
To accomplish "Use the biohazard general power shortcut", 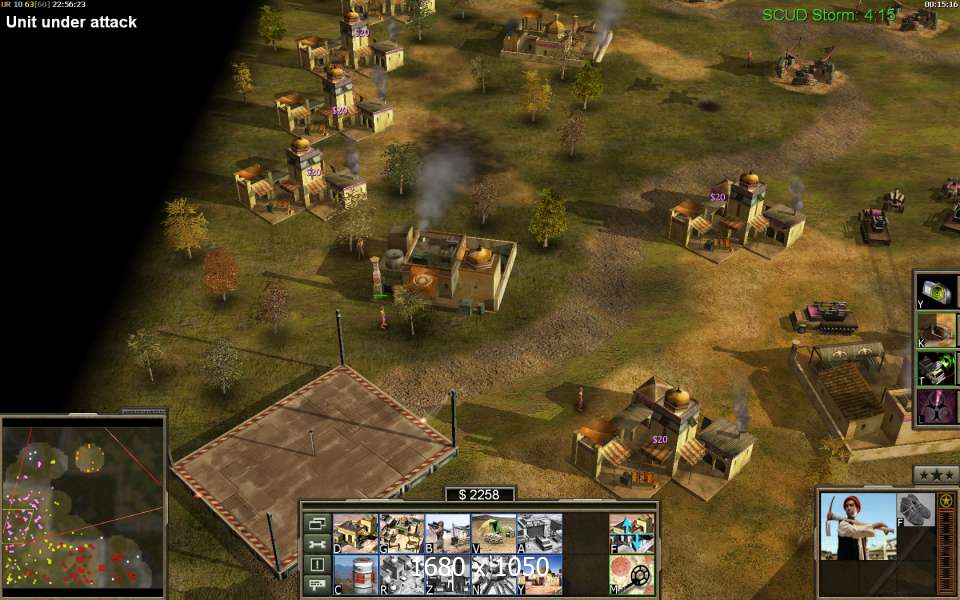I will pos(936,407).
